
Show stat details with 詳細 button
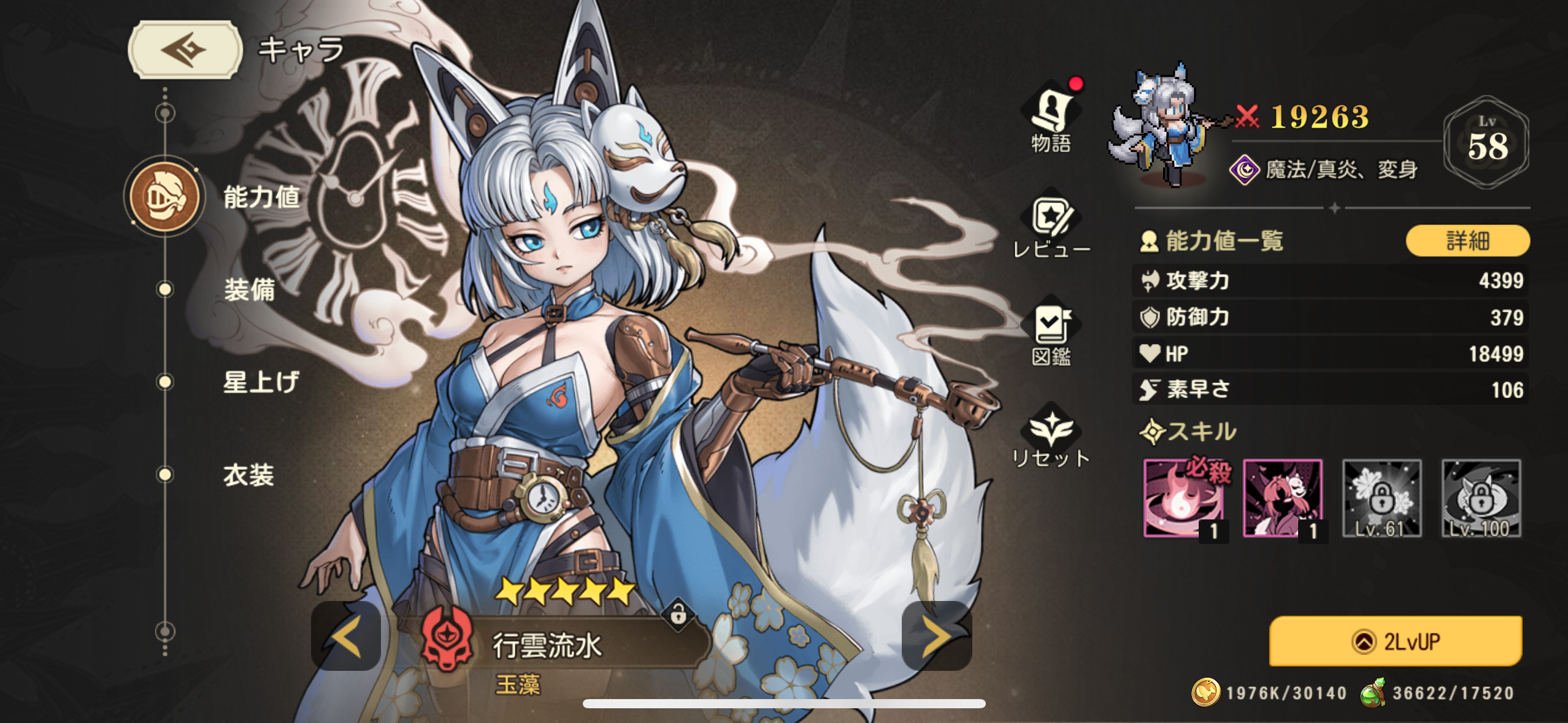[x=1467, y=240]
